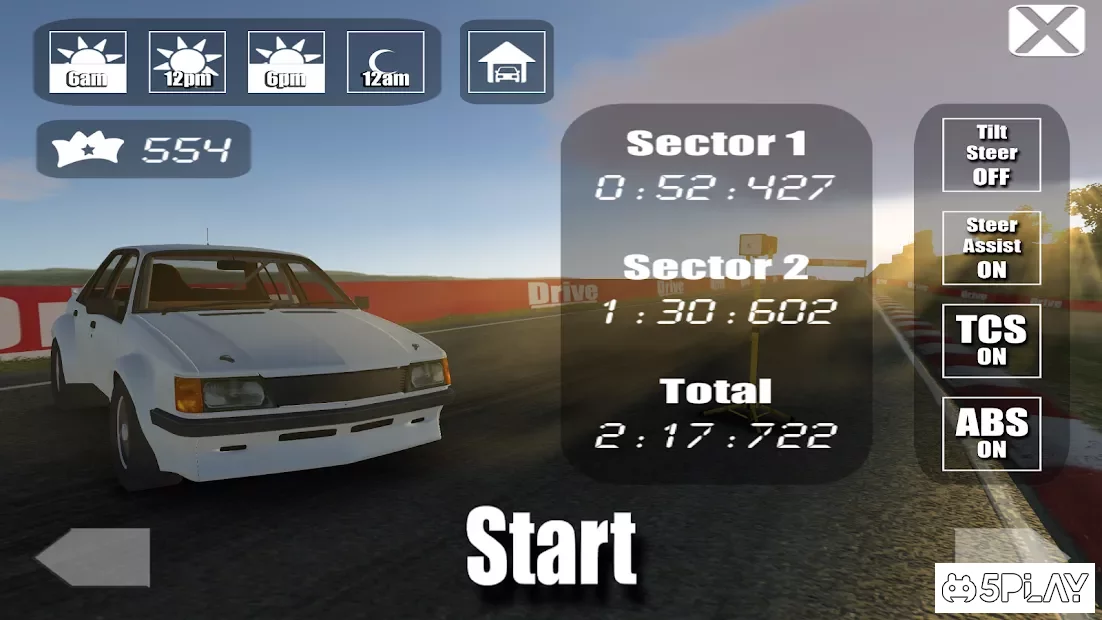
Task: Set time of day to 6pm
Action: pyautogui.click(x=286, y=62)
